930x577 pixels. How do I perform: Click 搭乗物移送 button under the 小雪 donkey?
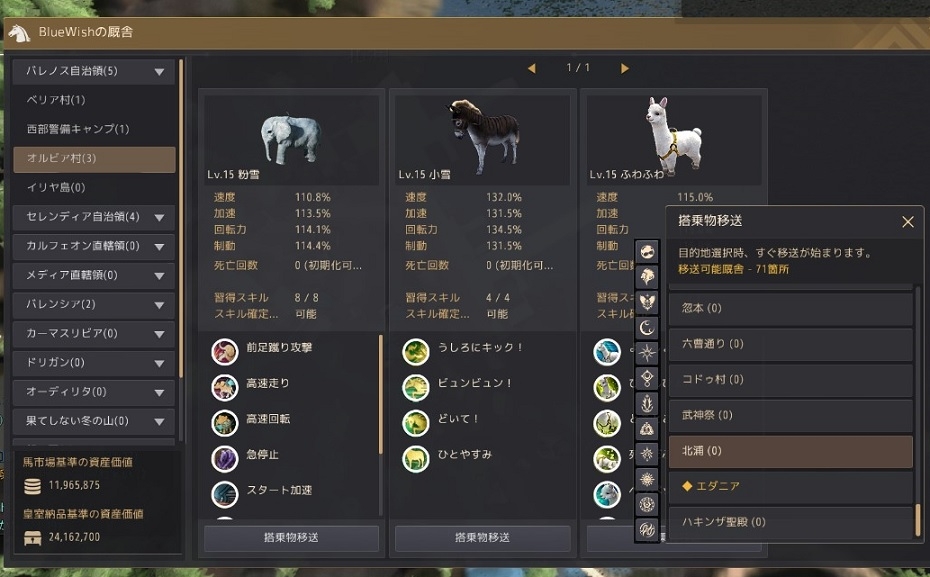482,538
